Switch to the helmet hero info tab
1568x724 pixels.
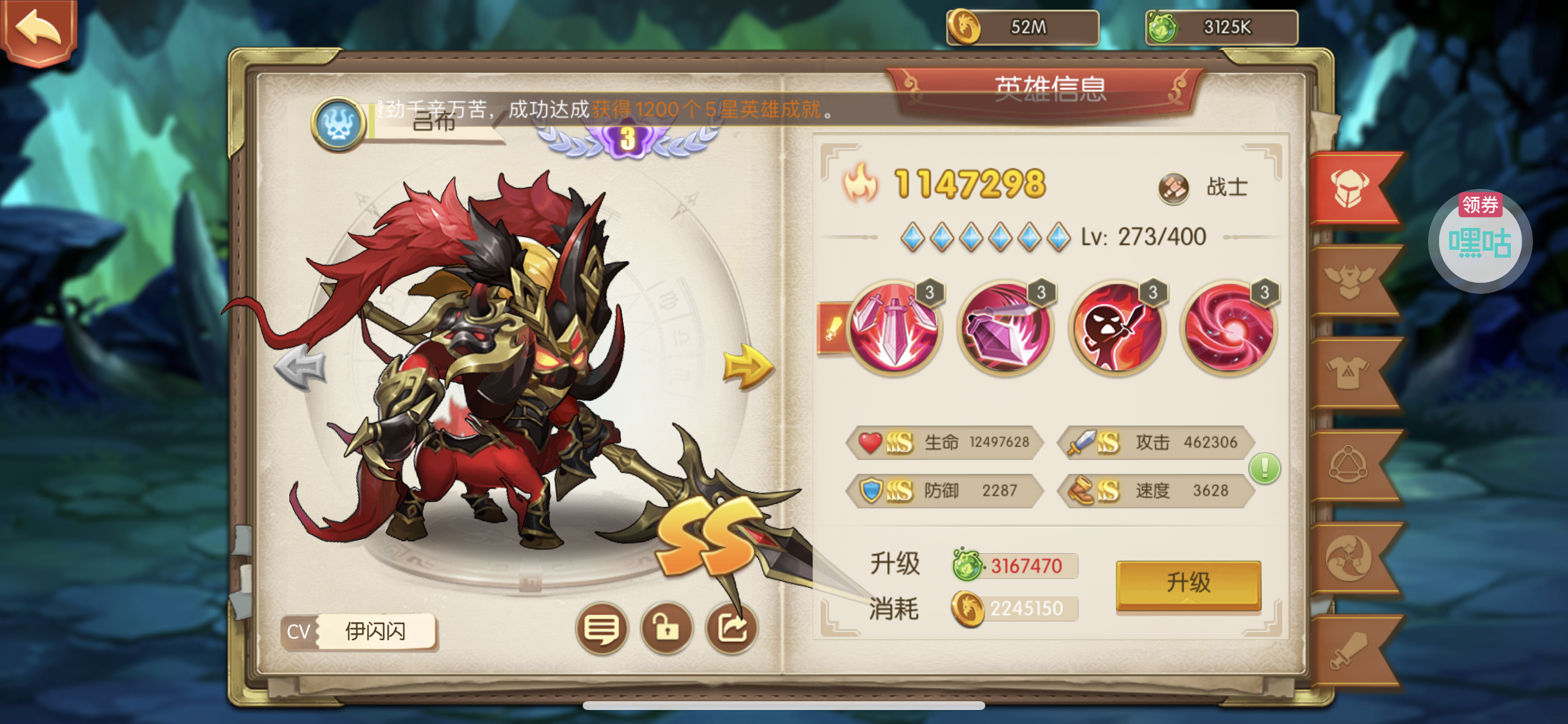point(1349,189)
